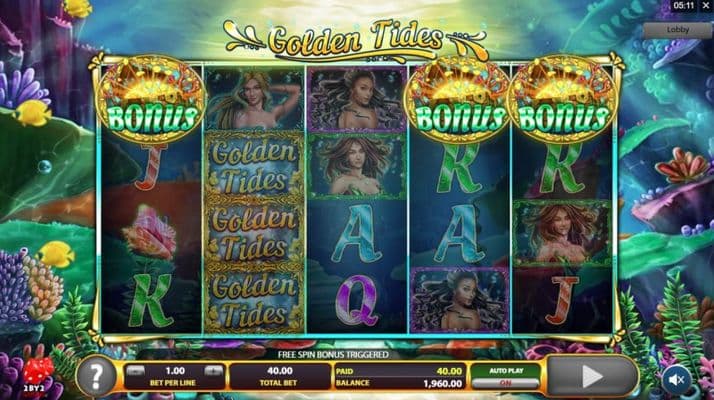Spin the reels with the play arrow
This screenshot has width=714, height=400.
pyautogui.click(x=592, y=377)
